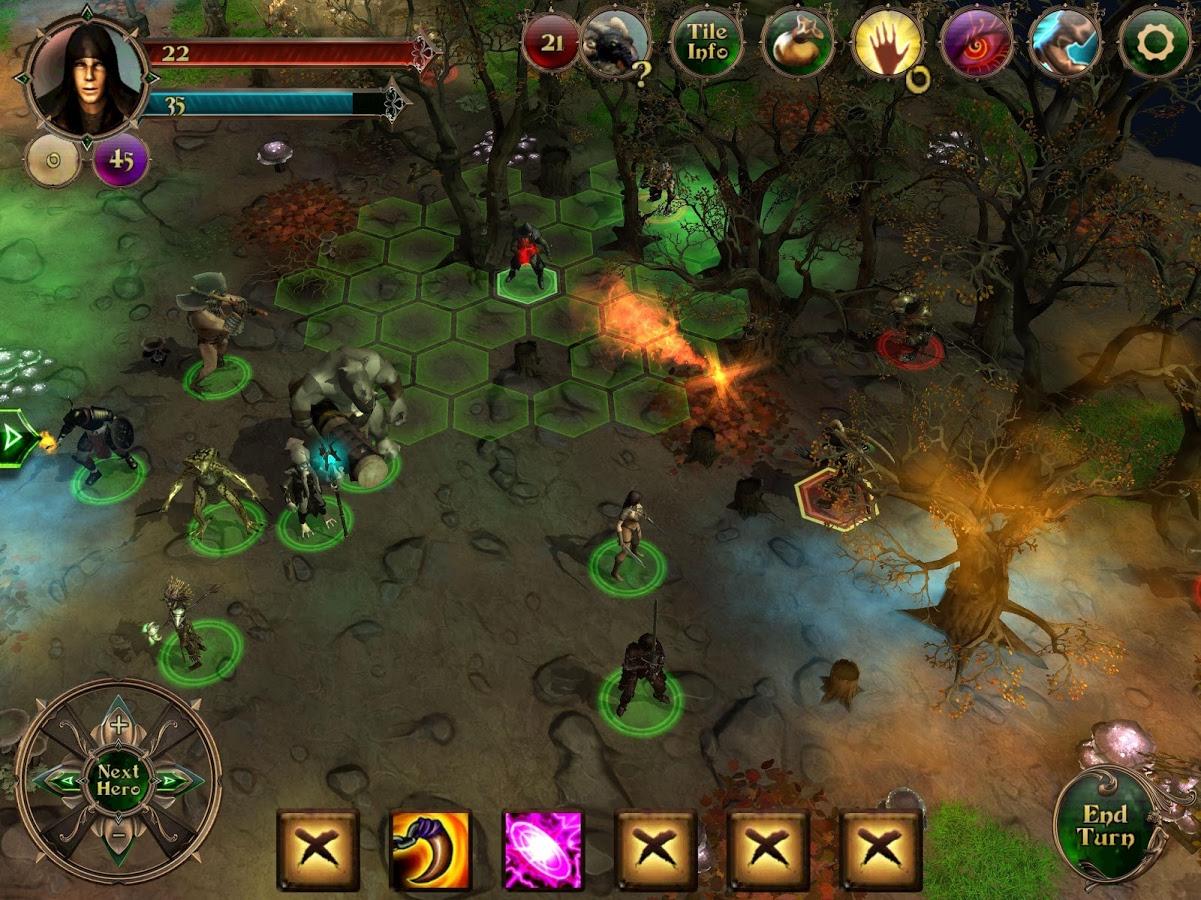Screen dimensions: 1201x900
Task: Use the orange claw attack skill
Action: 431,850
